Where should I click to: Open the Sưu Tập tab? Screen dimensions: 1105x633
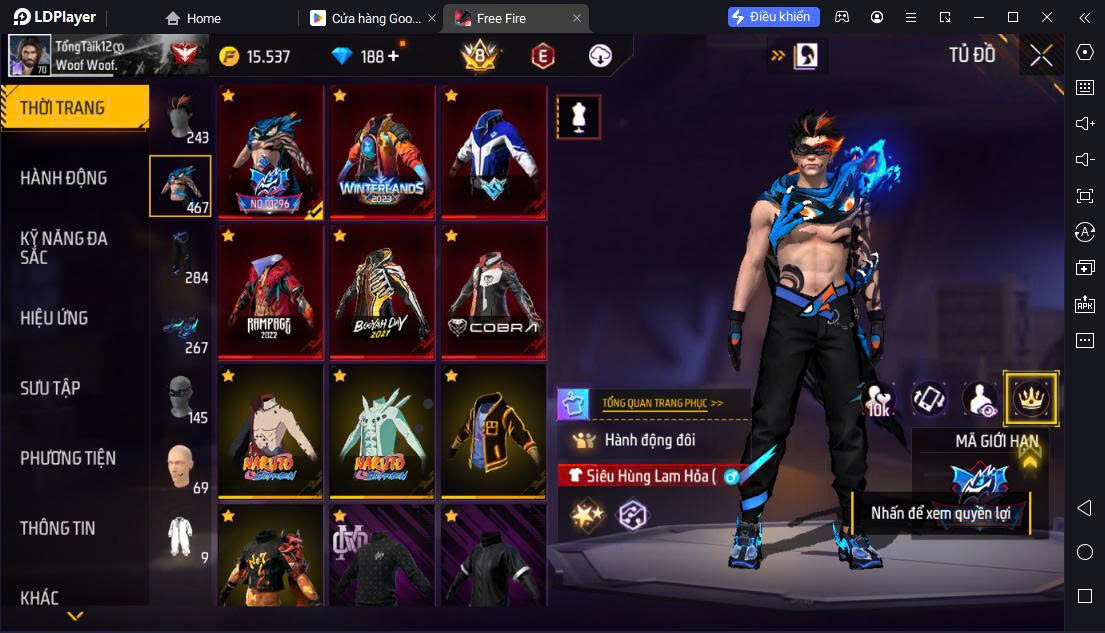pyautogui.click(x=51, y=388)
